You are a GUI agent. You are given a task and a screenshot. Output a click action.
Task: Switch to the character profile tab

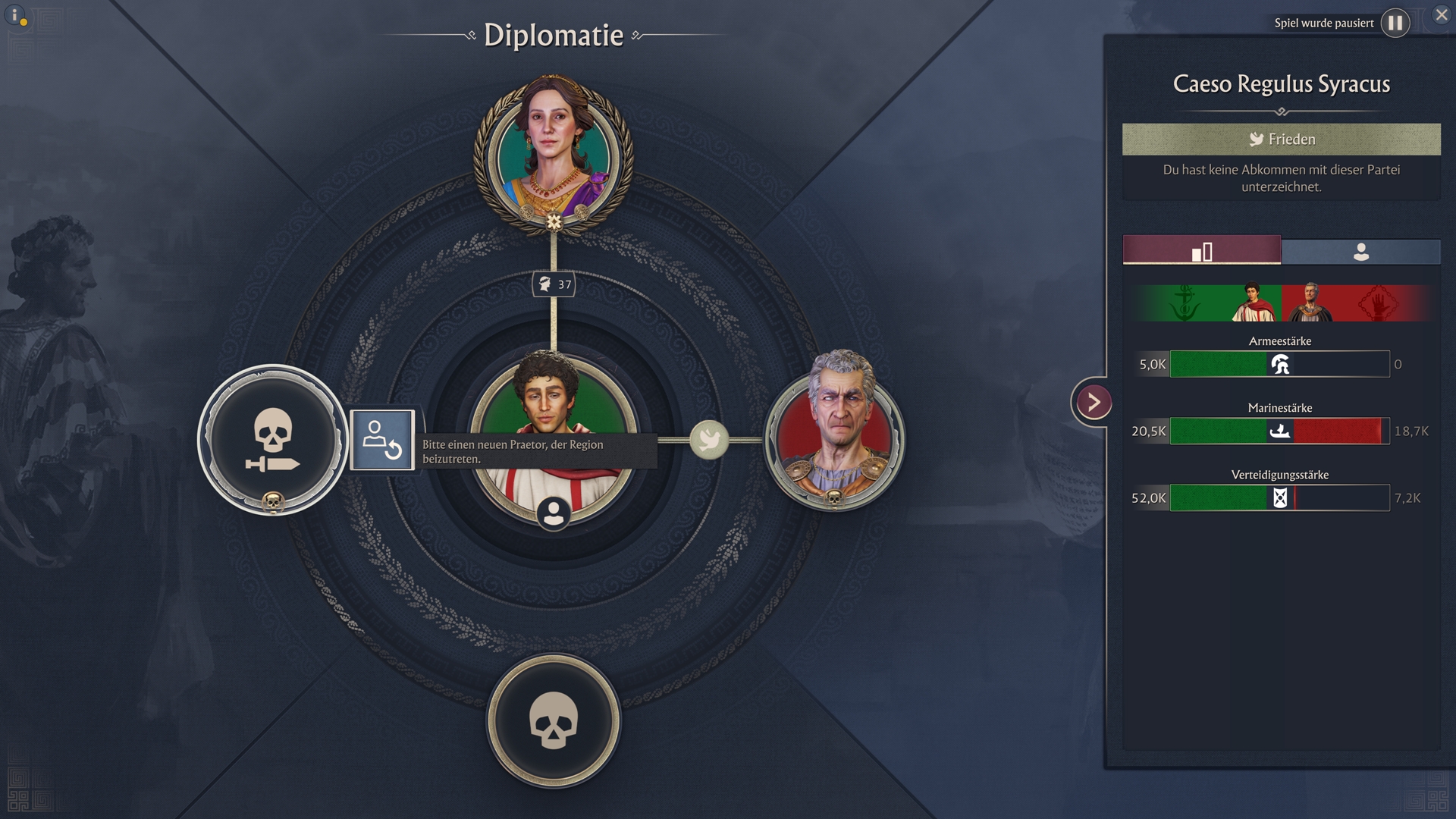click(1360, 251)
